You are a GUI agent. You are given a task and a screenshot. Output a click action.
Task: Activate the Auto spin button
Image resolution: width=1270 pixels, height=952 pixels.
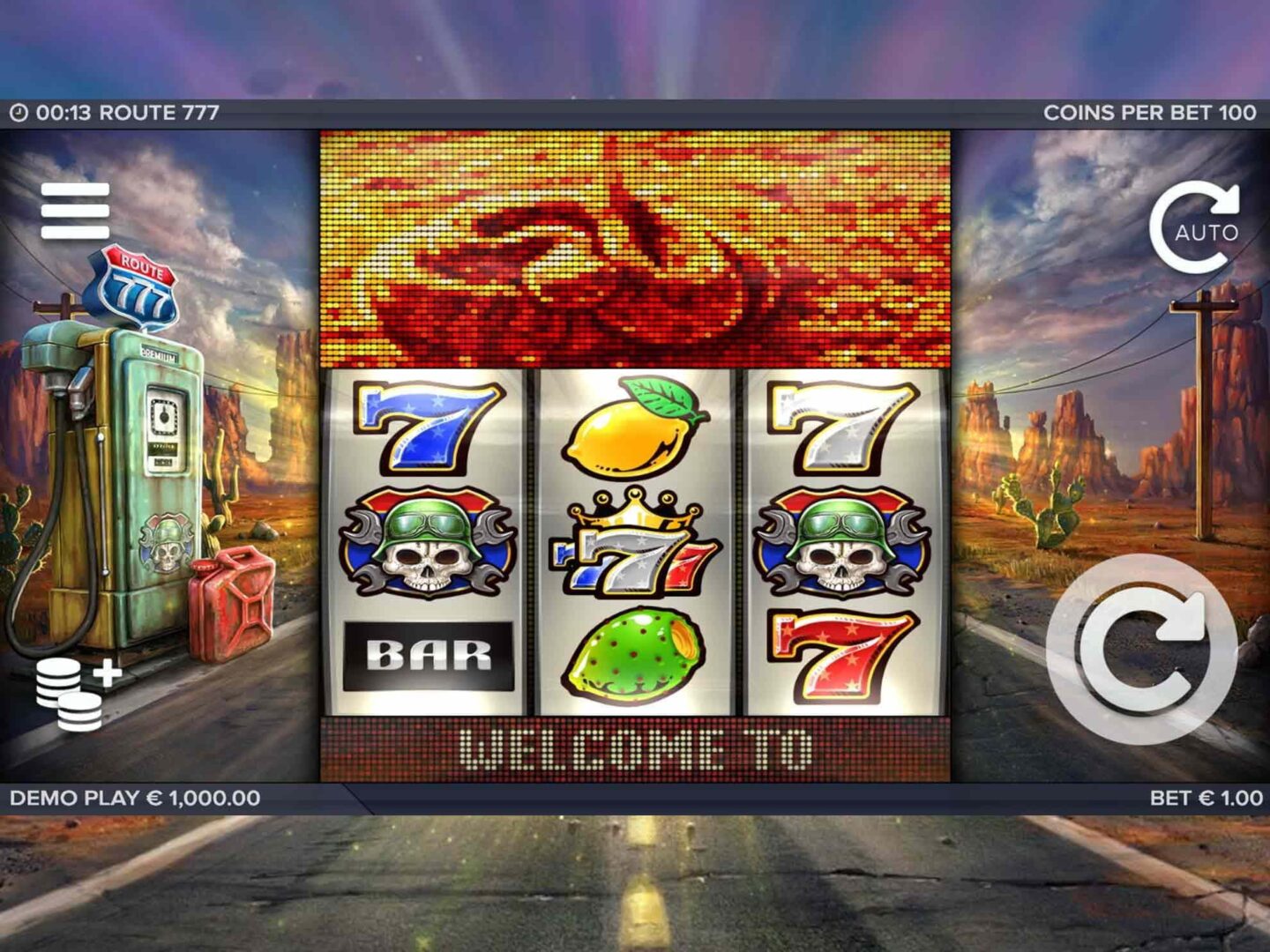(1199, 228)
